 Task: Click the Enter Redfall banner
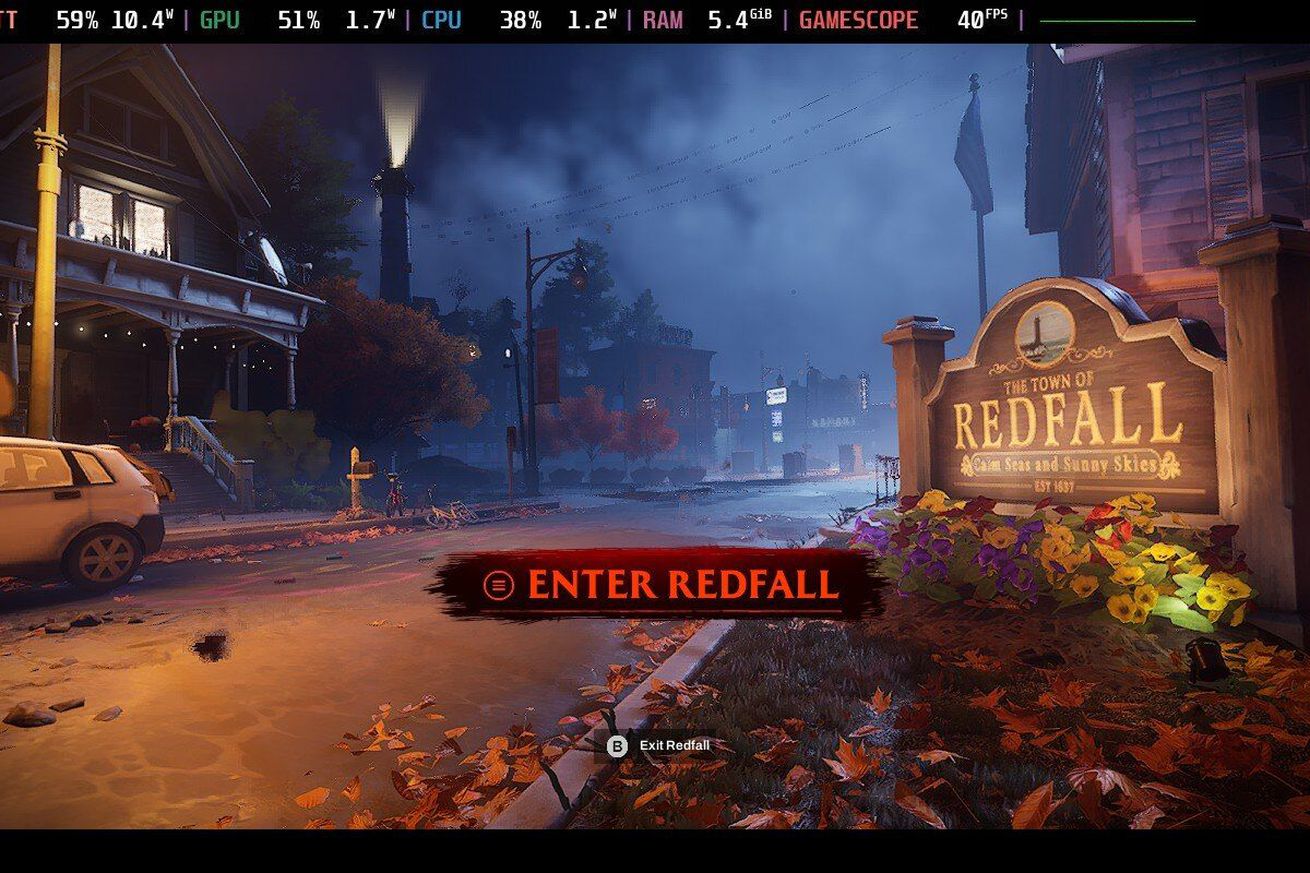661,583
